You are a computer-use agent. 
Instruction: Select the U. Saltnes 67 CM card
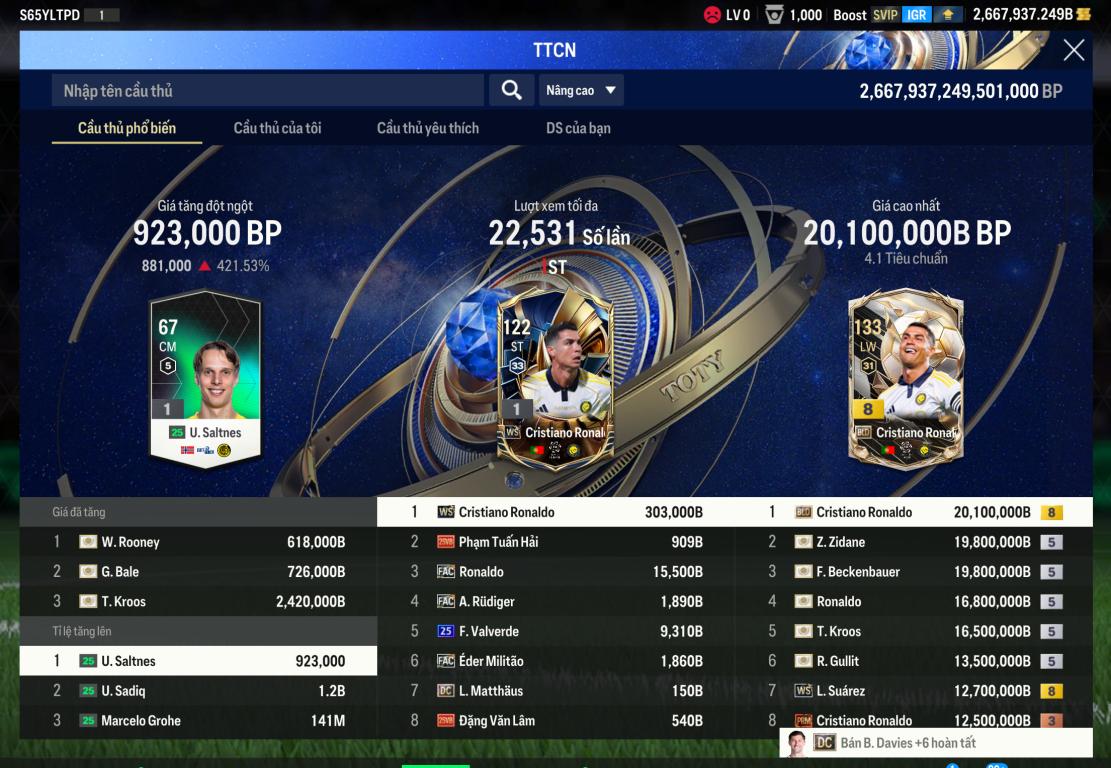click(205, 380)
